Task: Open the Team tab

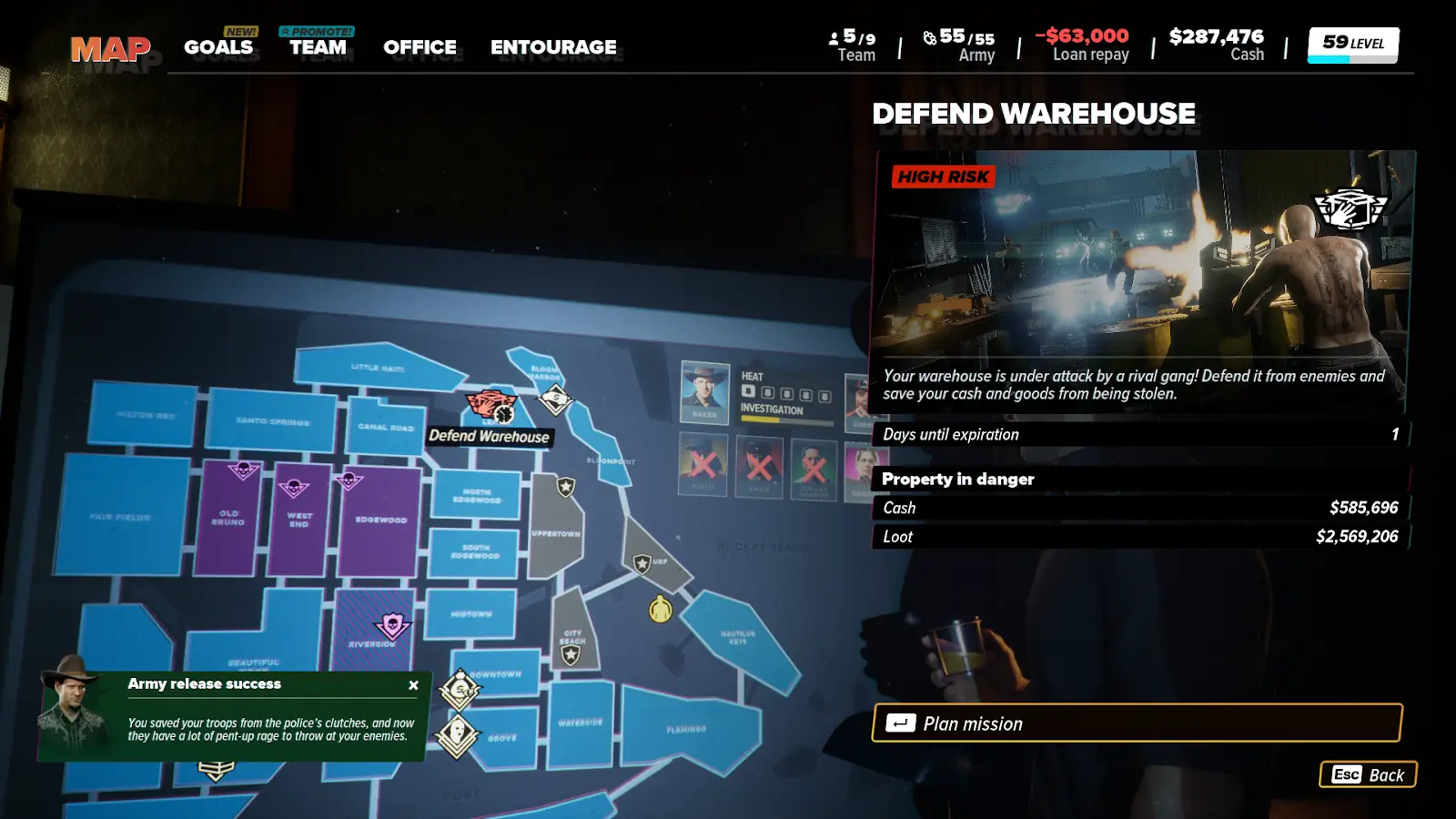Action: (318, 47)
